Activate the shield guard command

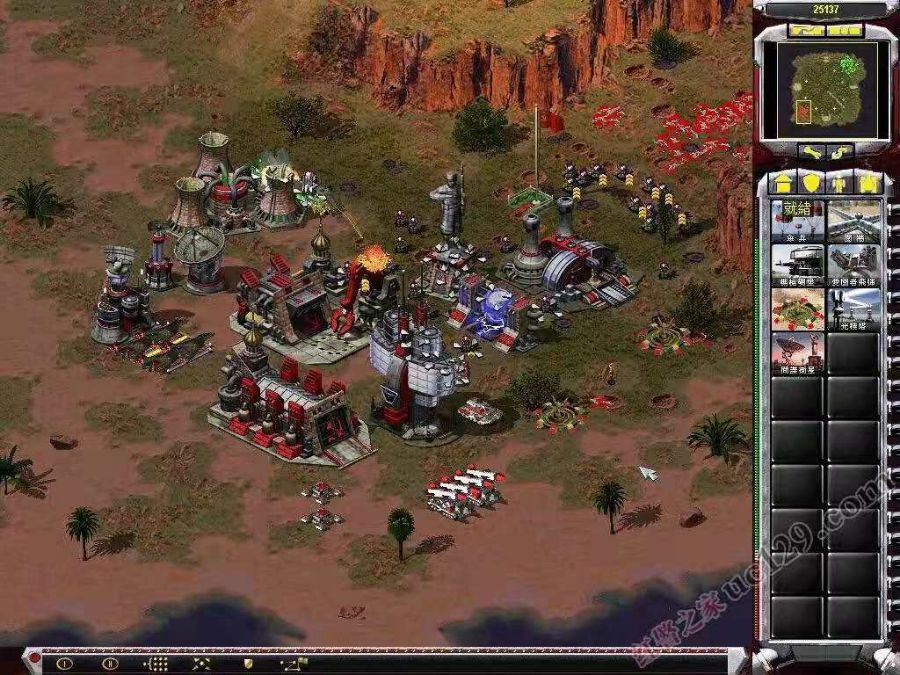(x=247, y=662)
